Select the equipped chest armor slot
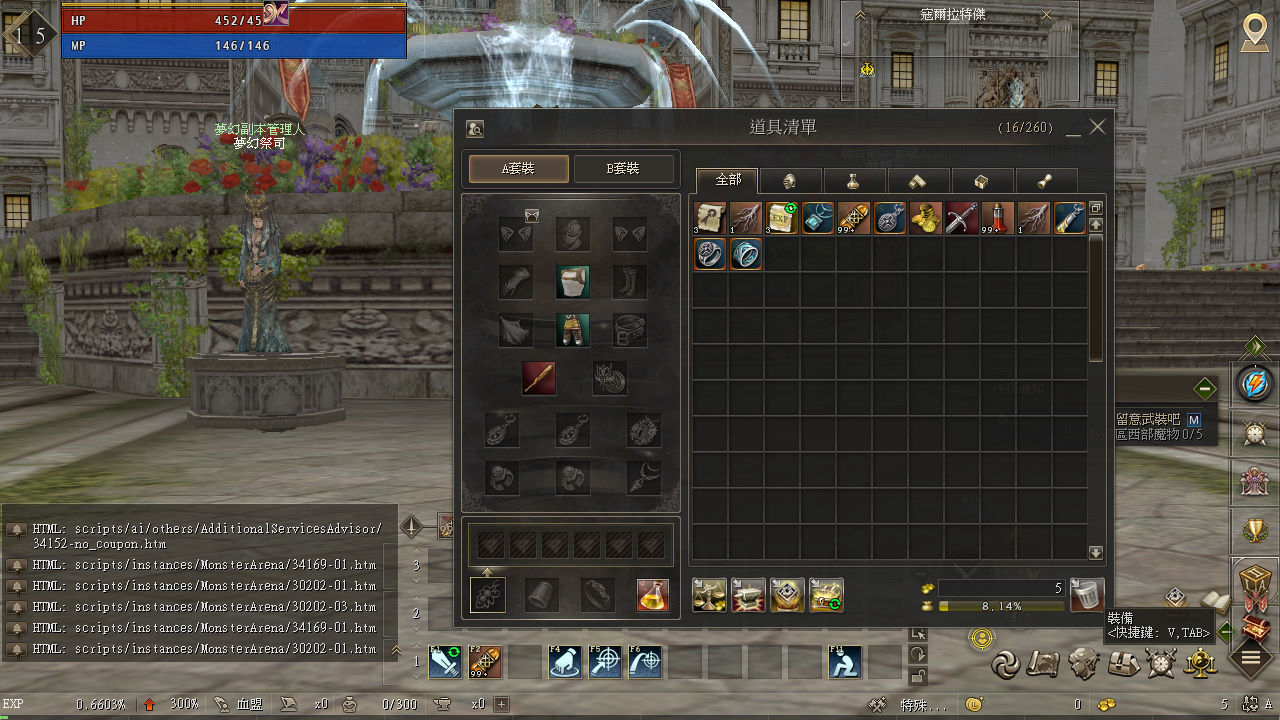The width and height of the screenshot is (1280, 720). click(573, 282)
